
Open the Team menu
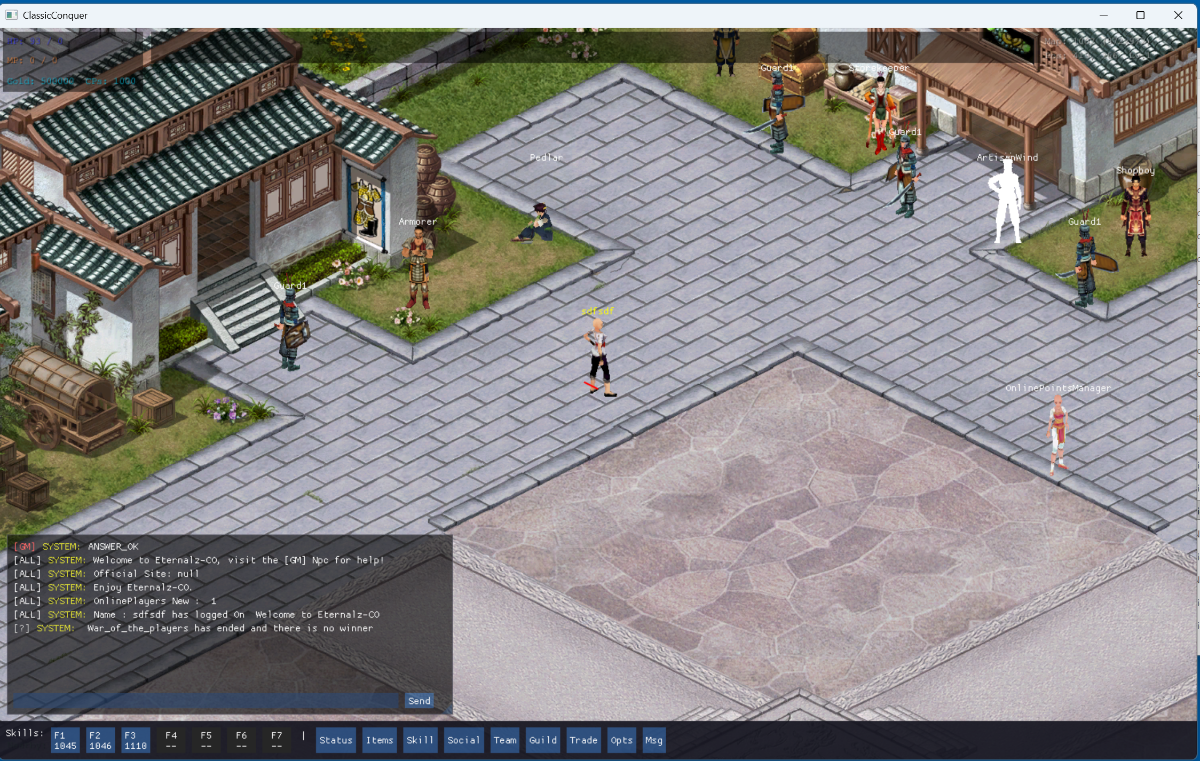click(x=505, y=740)
